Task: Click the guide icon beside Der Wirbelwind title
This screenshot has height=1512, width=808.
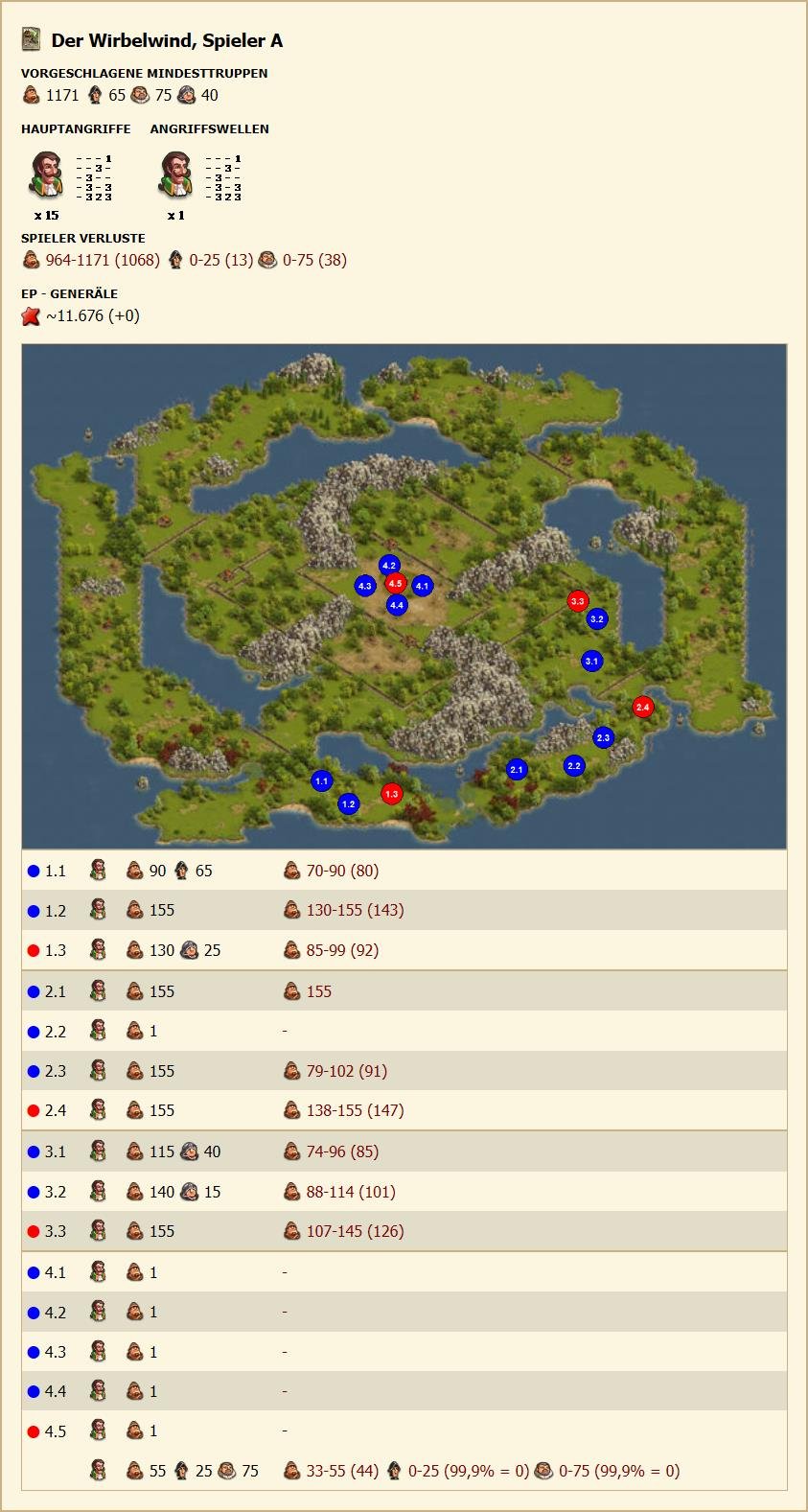Action: pyautogui.click(x=32, y=39)
